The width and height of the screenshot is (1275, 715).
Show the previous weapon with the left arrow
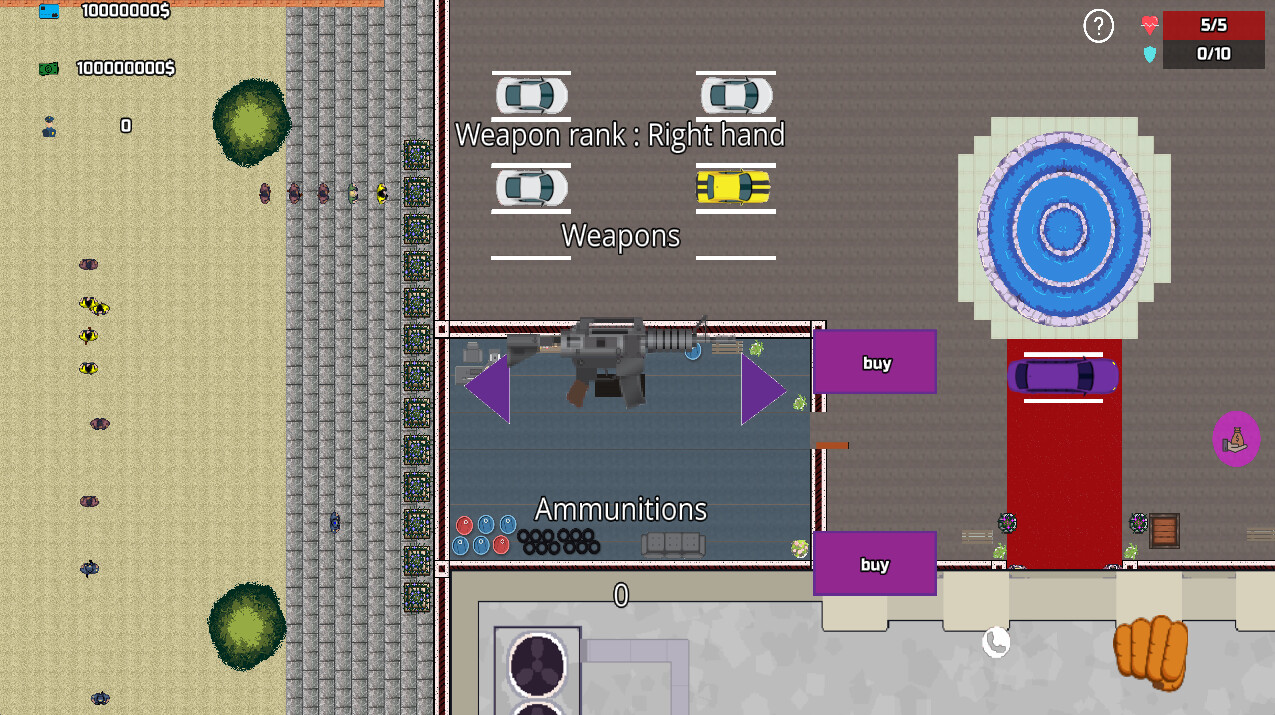489,388
